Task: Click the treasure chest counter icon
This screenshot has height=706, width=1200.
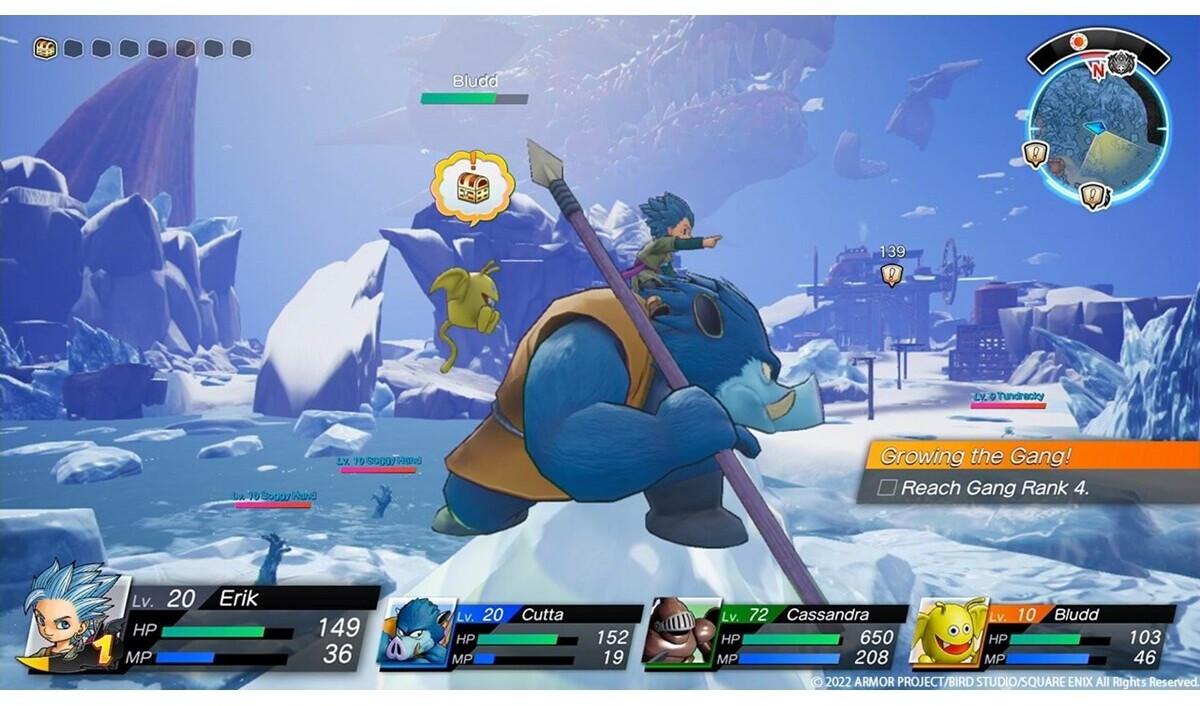Action: pyautogui.click(x=45, y=48)
